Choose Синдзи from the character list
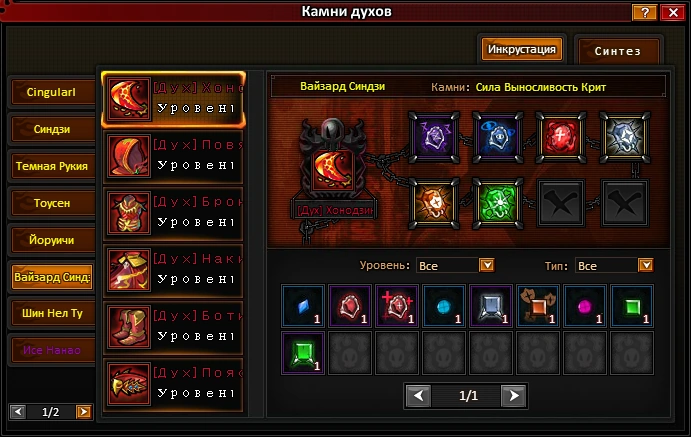This screenshot has height=437, width=691. point(53,129)
